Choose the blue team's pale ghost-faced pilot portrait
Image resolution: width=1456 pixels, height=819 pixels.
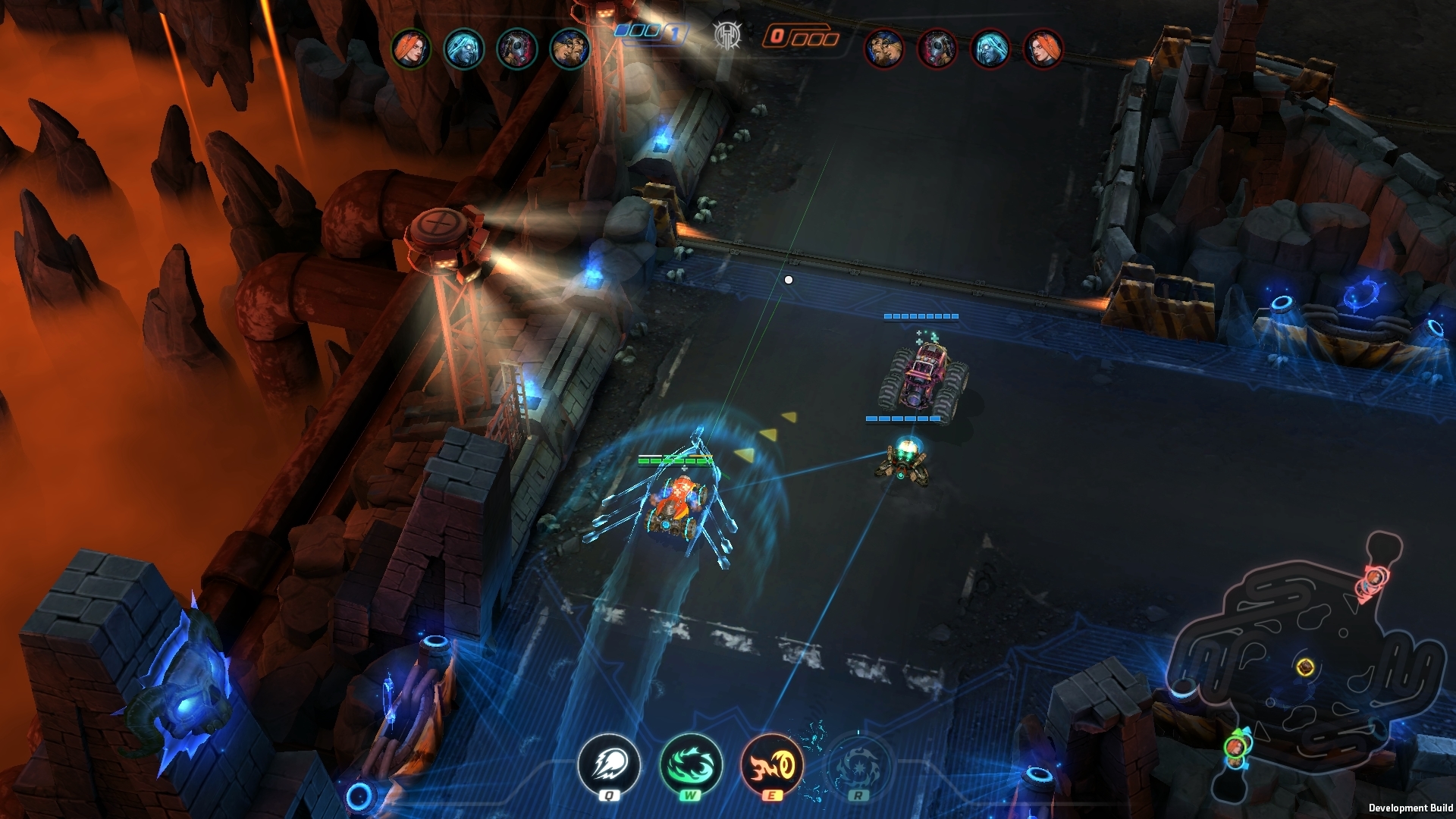tap(463, 49)
